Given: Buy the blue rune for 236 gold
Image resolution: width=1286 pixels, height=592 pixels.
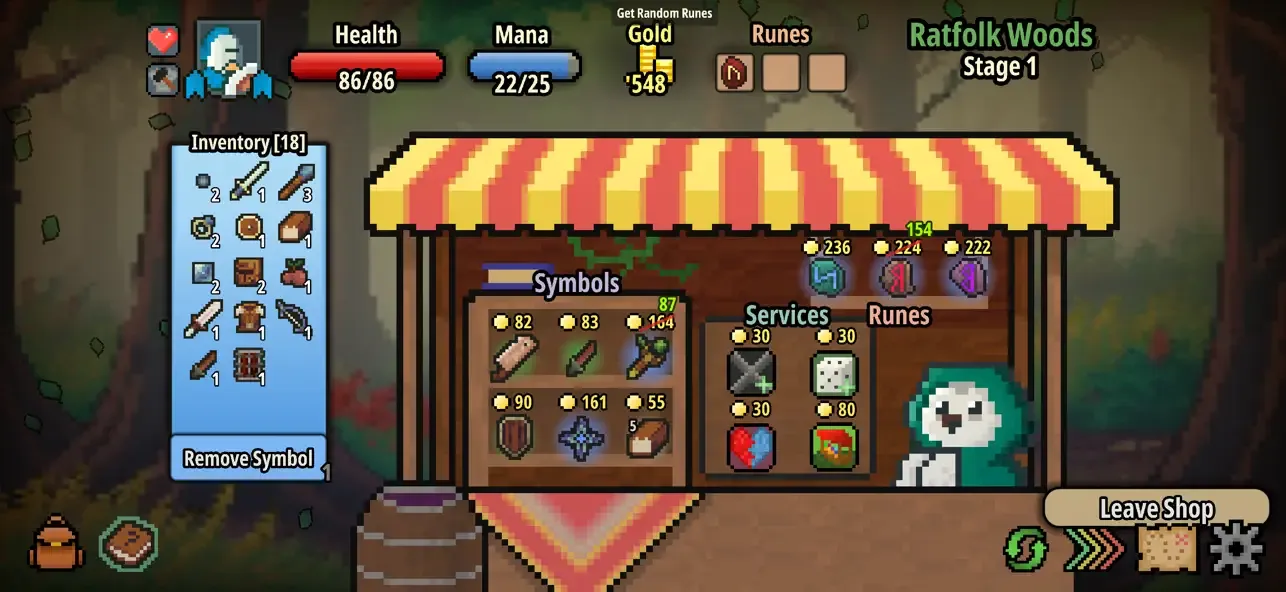Looking at the screenshot, I should [830, 277].
